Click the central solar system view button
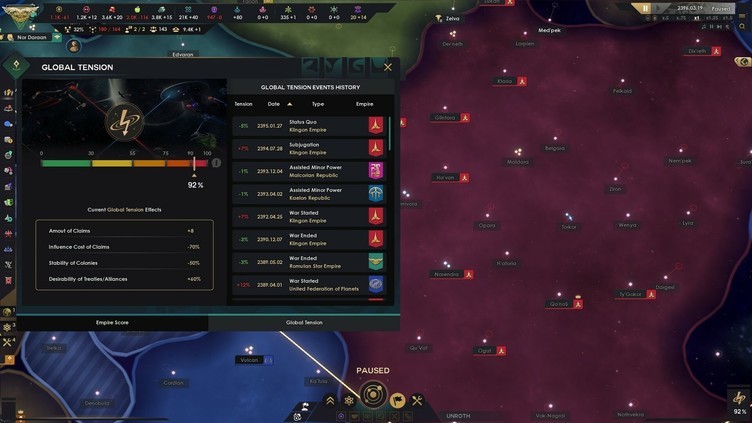The width and height of the screenshot is (752, 423). (373, 394)
